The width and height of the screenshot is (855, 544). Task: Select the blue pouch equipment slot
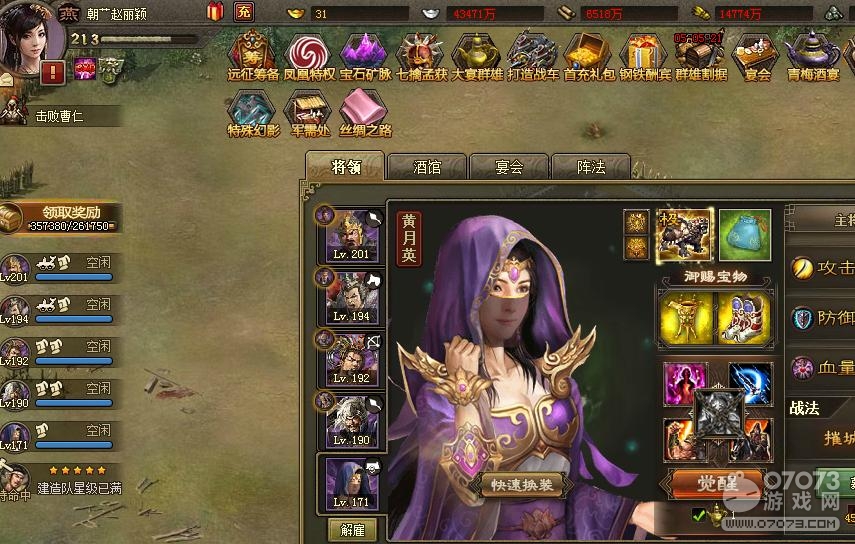pyautogui.click(x=744, y=234)
